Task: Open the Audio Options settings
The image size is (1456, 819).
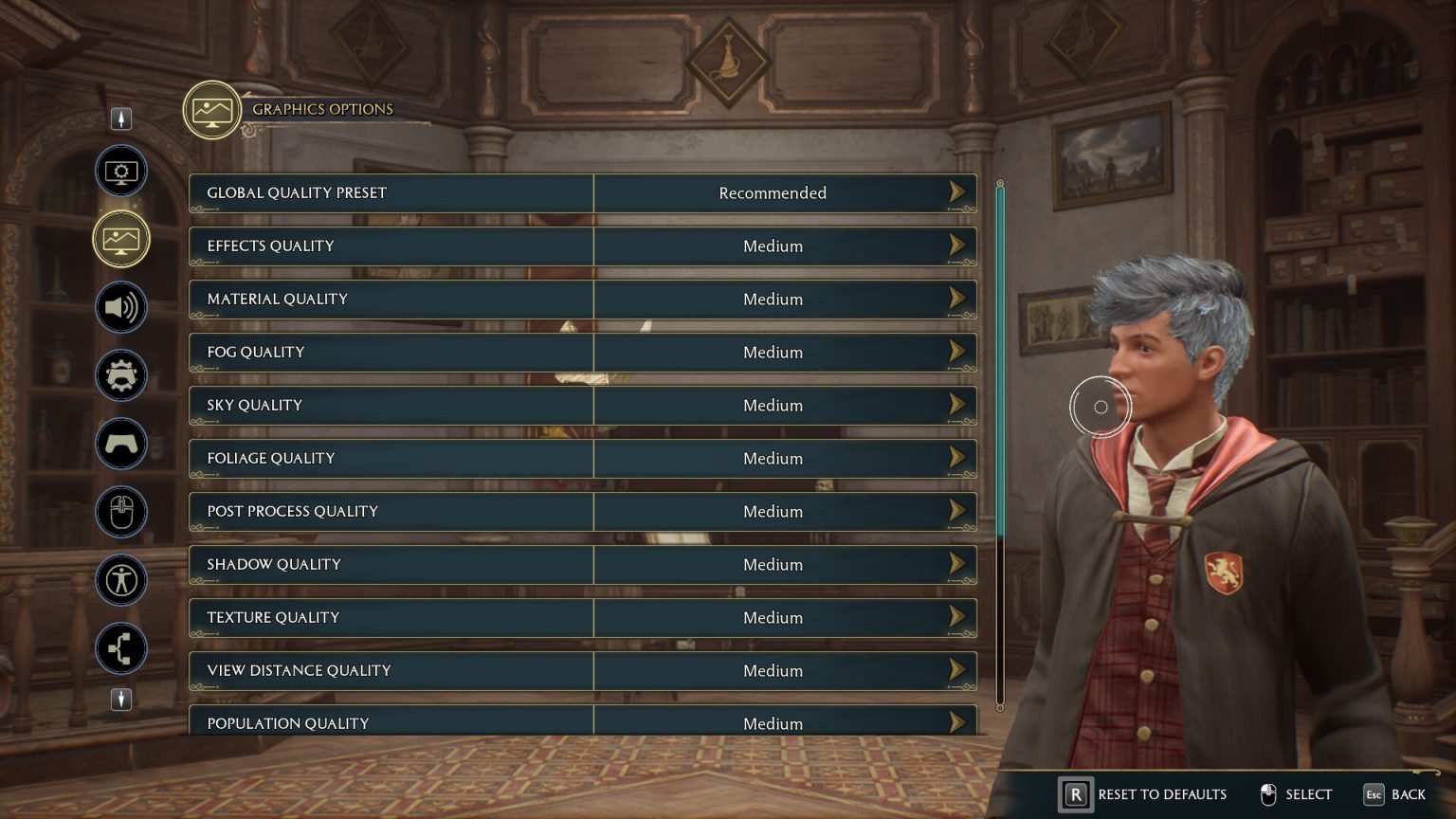Action: click(x=120, y=307)
